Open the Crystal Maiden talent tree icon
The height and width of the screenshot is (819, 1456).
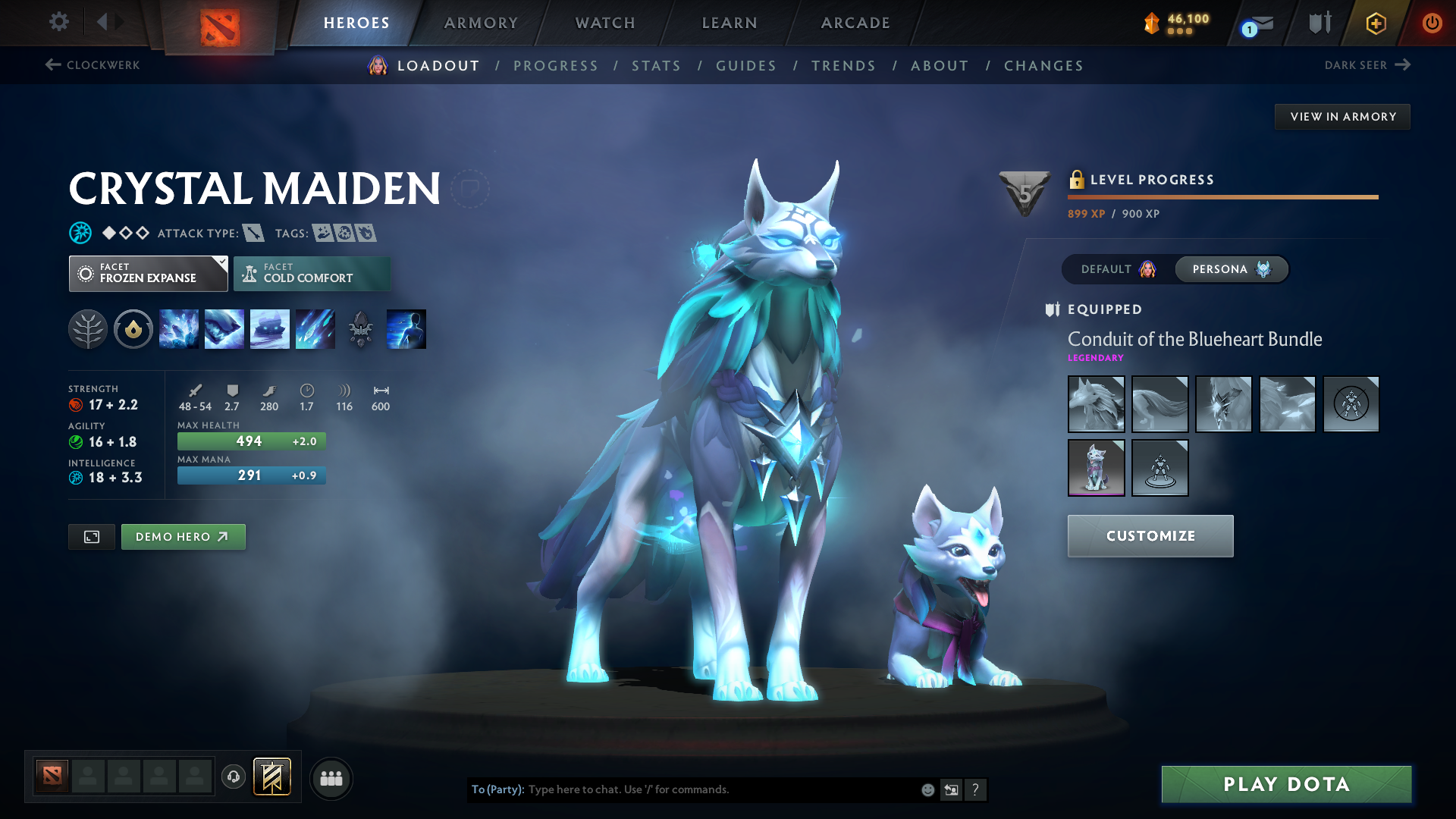coord(87,328)
